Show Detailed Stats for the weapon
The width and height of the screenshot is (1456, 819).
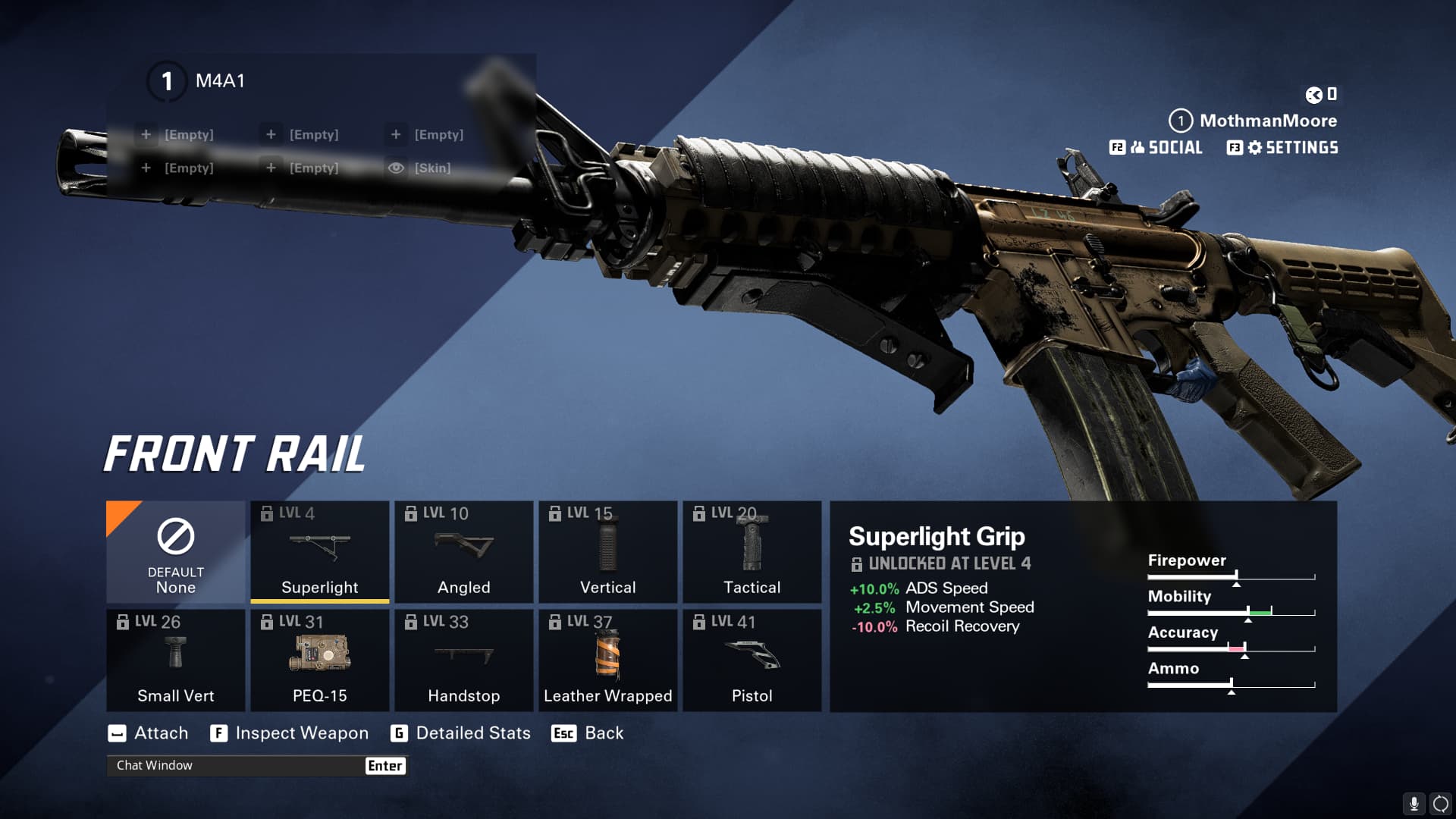click(x=460, y=733)
